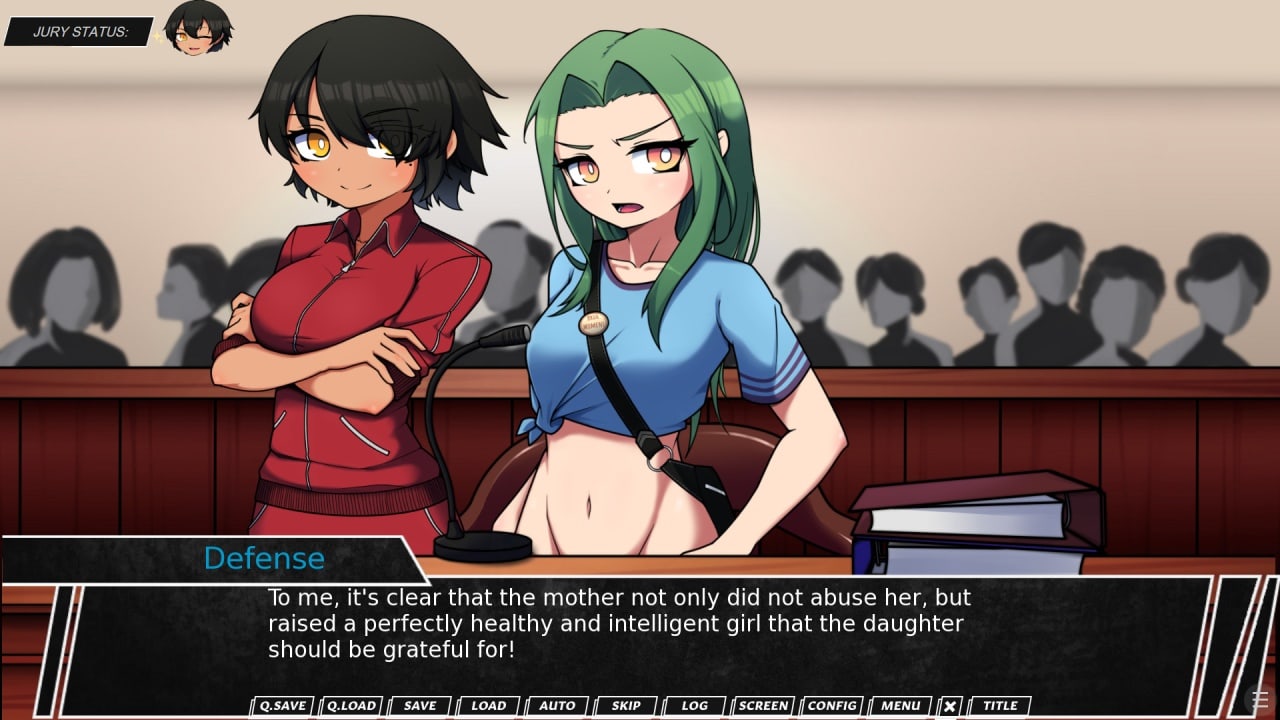Quick load using Q.LOAD
The height and width of the screenshot is (720, 1280).
351,706
